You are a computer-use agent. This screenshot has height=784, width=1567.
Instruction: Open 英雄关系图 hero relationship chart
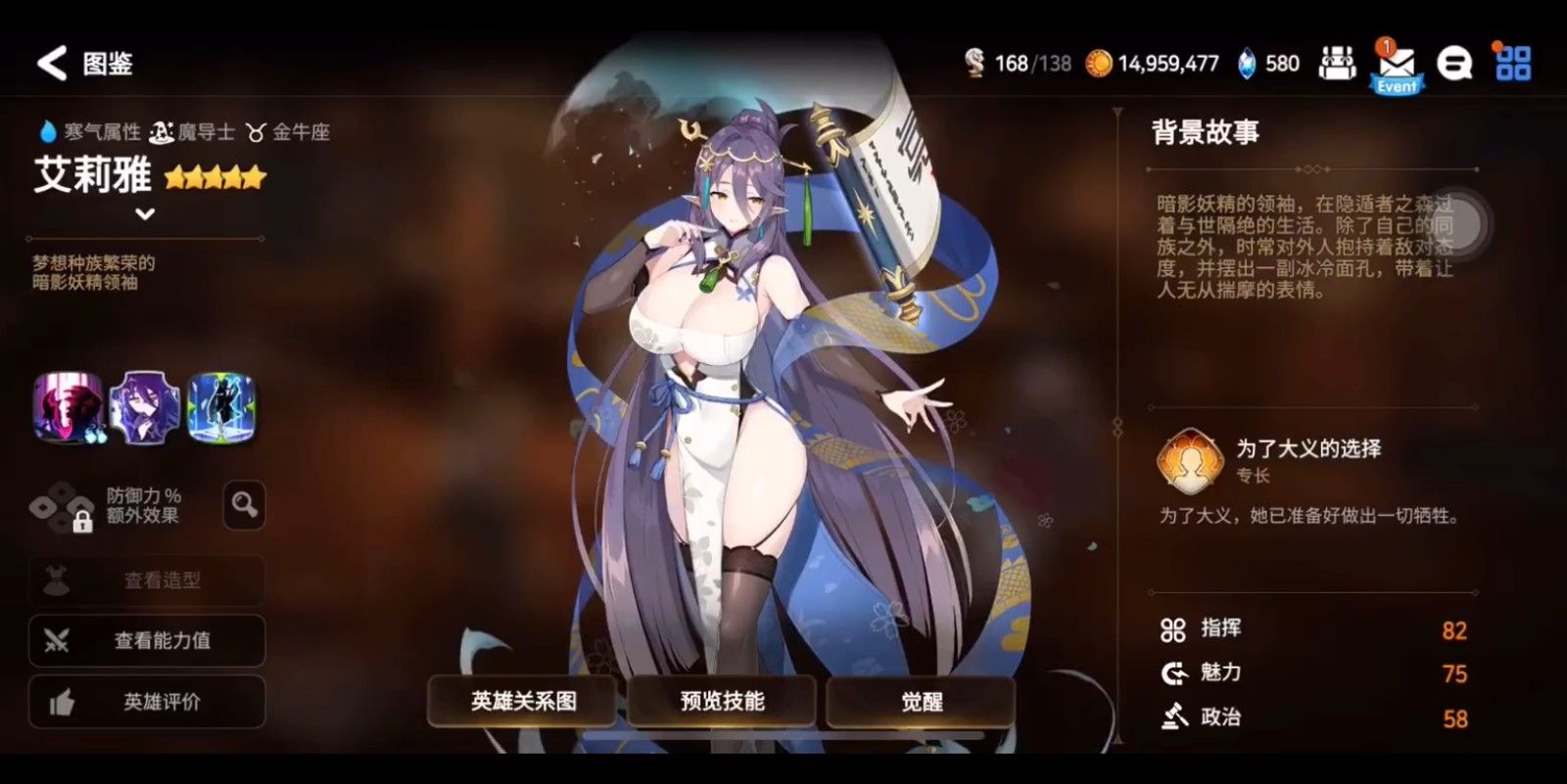[x=522, y=701]
